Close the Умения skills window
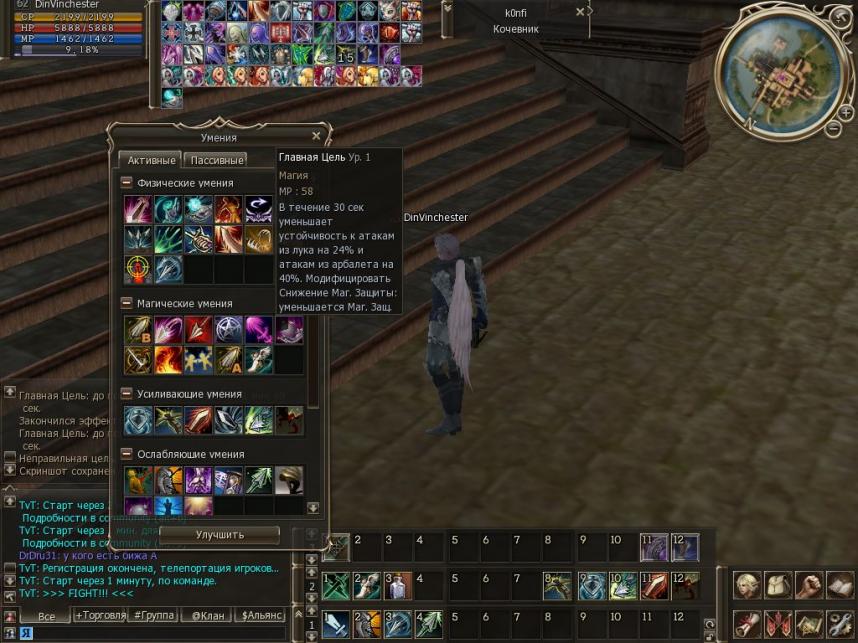The height and width of the screenshot is (643, 858). coord(316,137)
